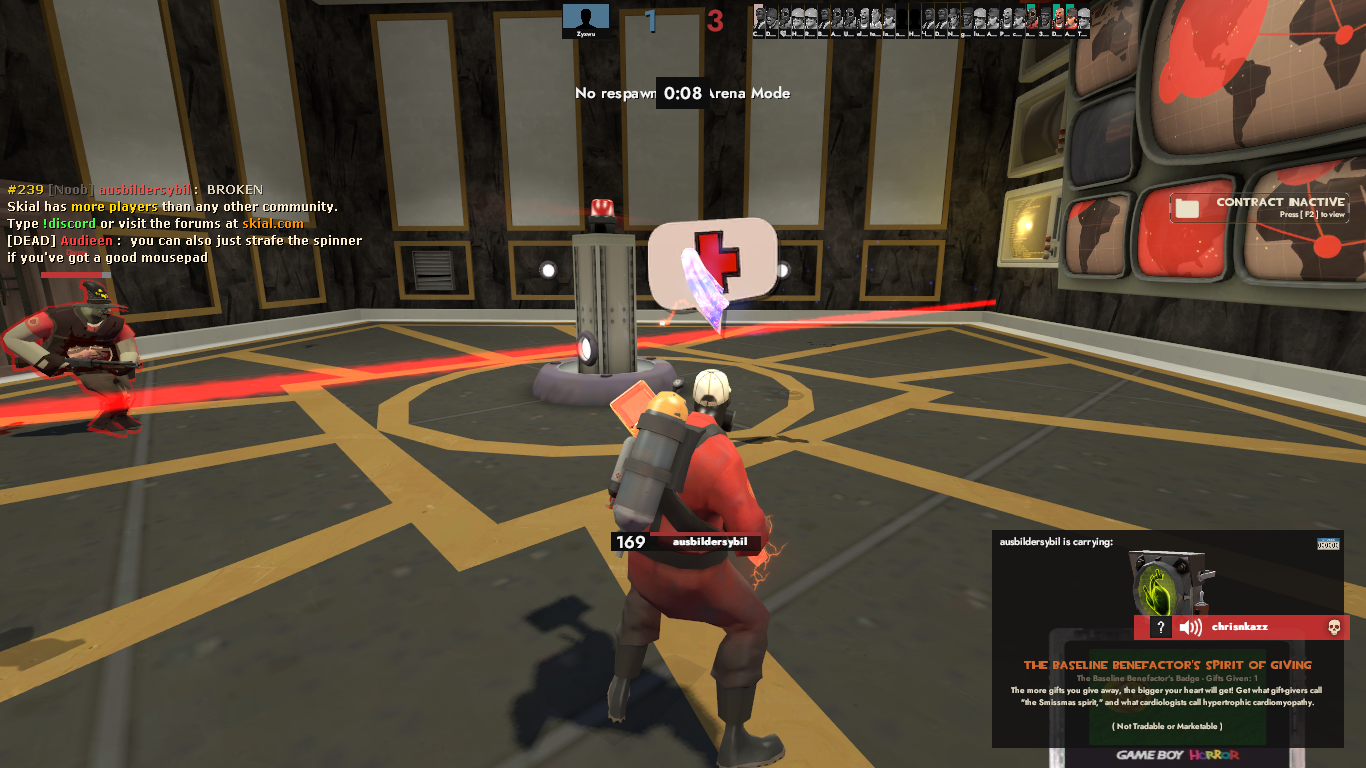Click the 0:08 round timer

coord(684,93)
